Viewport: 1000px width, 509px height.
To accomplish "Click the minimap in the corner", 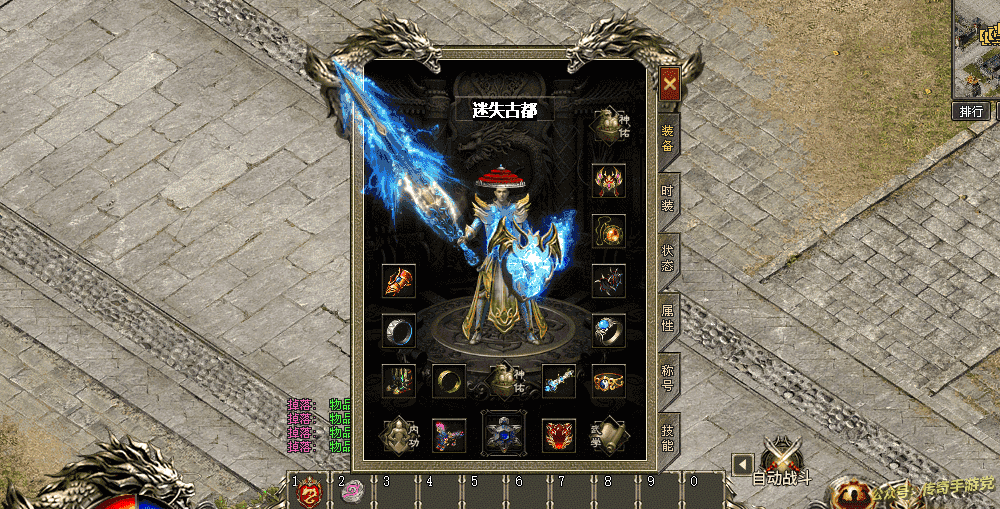I will pos(978,46).
